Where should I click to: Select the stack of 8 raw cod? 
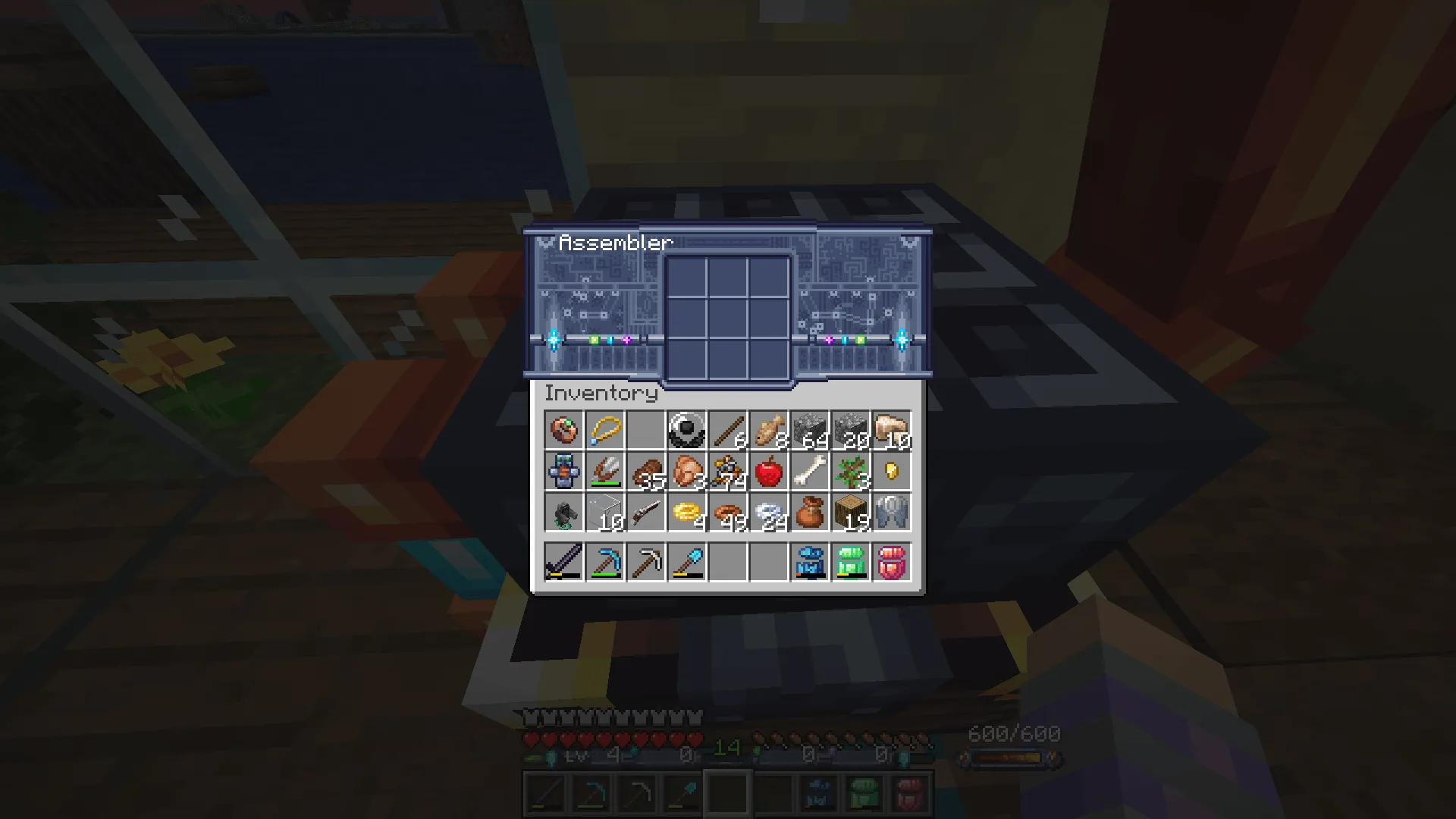coord(770,429)
